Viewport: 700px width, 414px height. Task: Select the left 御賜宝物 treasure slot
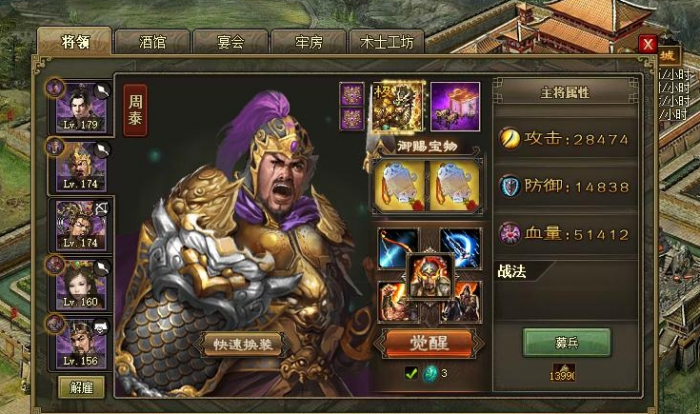pyautogui.click(x=397, y=186)
